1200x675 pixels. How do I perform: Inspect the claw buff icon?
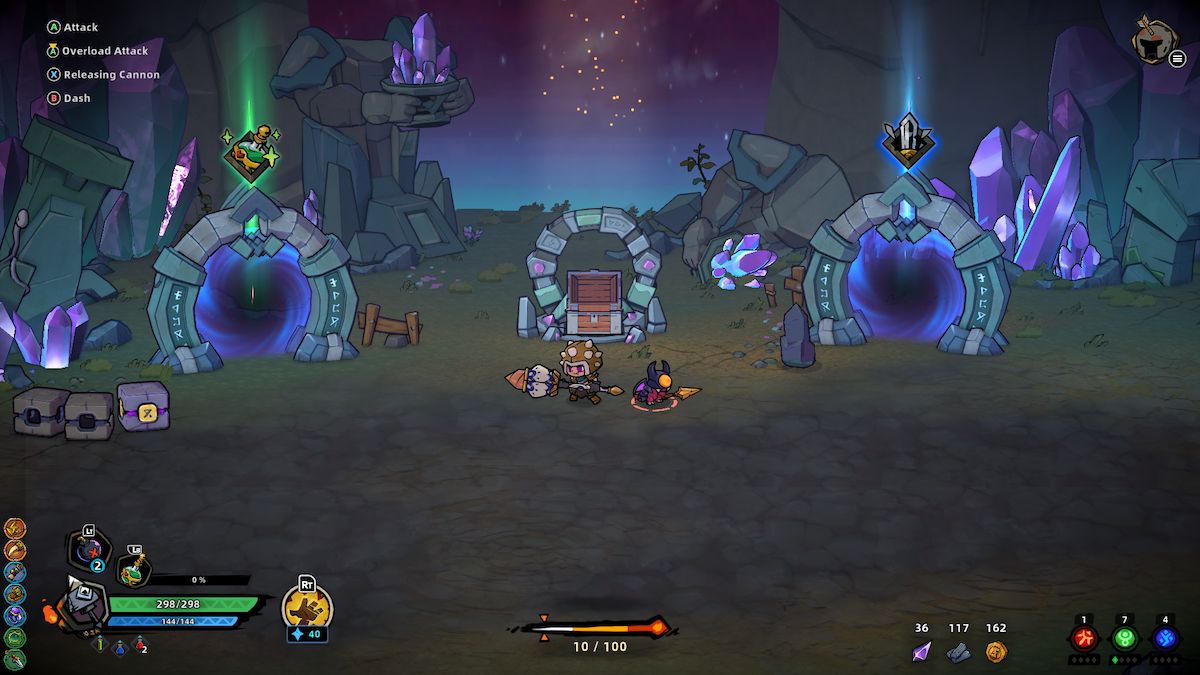coord(15,549)
